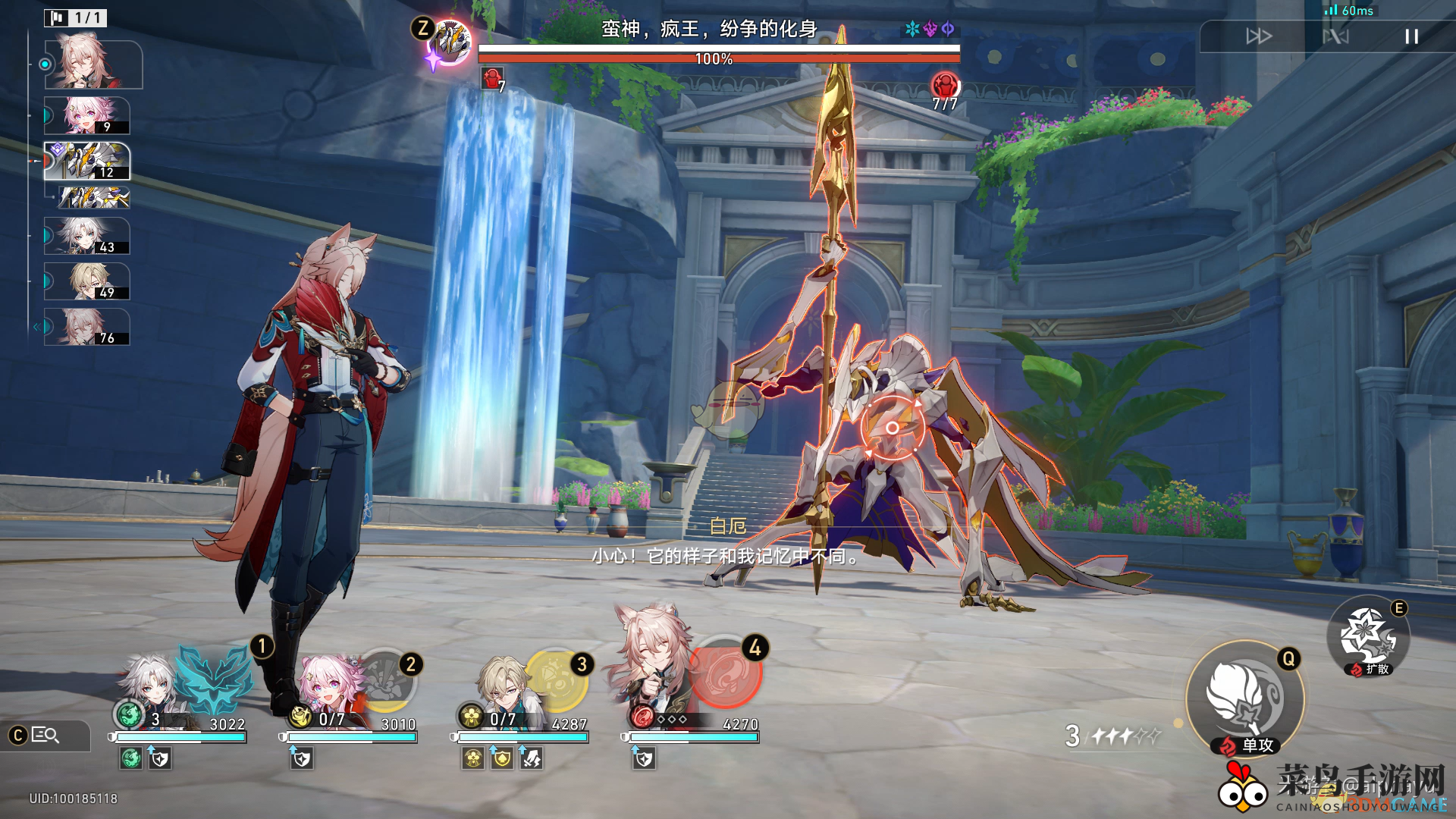Select the pink-haired portrait in turn order
The height and width of the screenshot is (819, 1456).
pos(86,115)
